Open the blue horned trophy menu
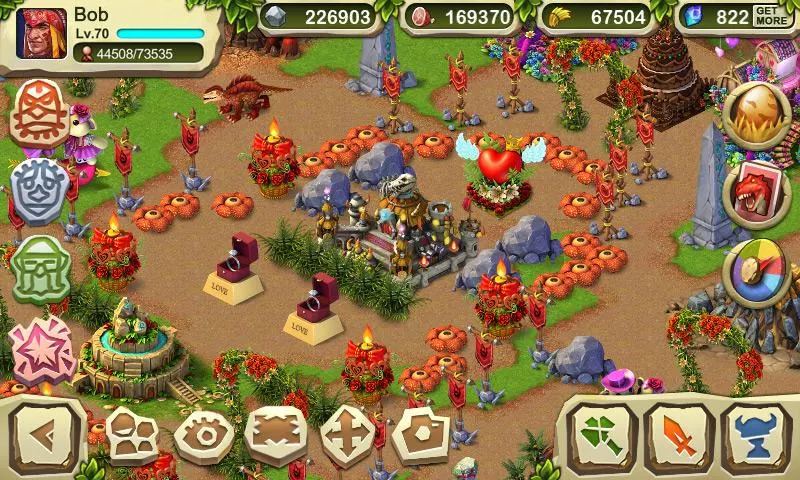Screen dimensions: 800x480 pos(755,437)
